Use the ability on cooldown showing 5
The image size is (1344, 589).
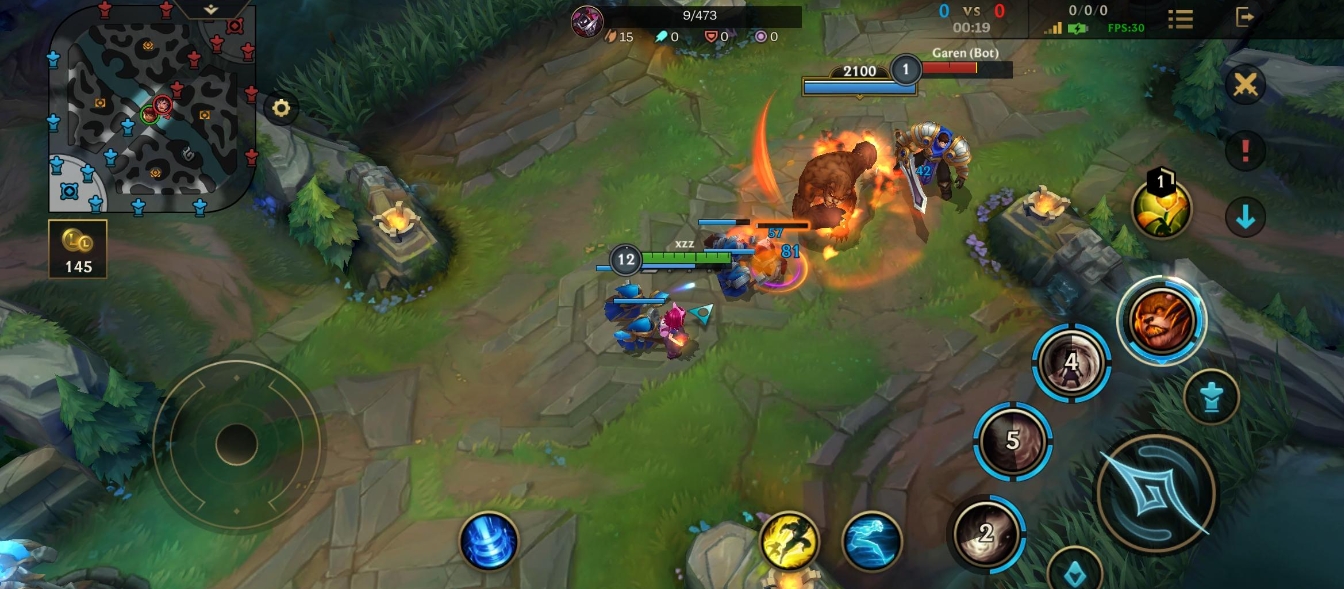coord(1012,440)
